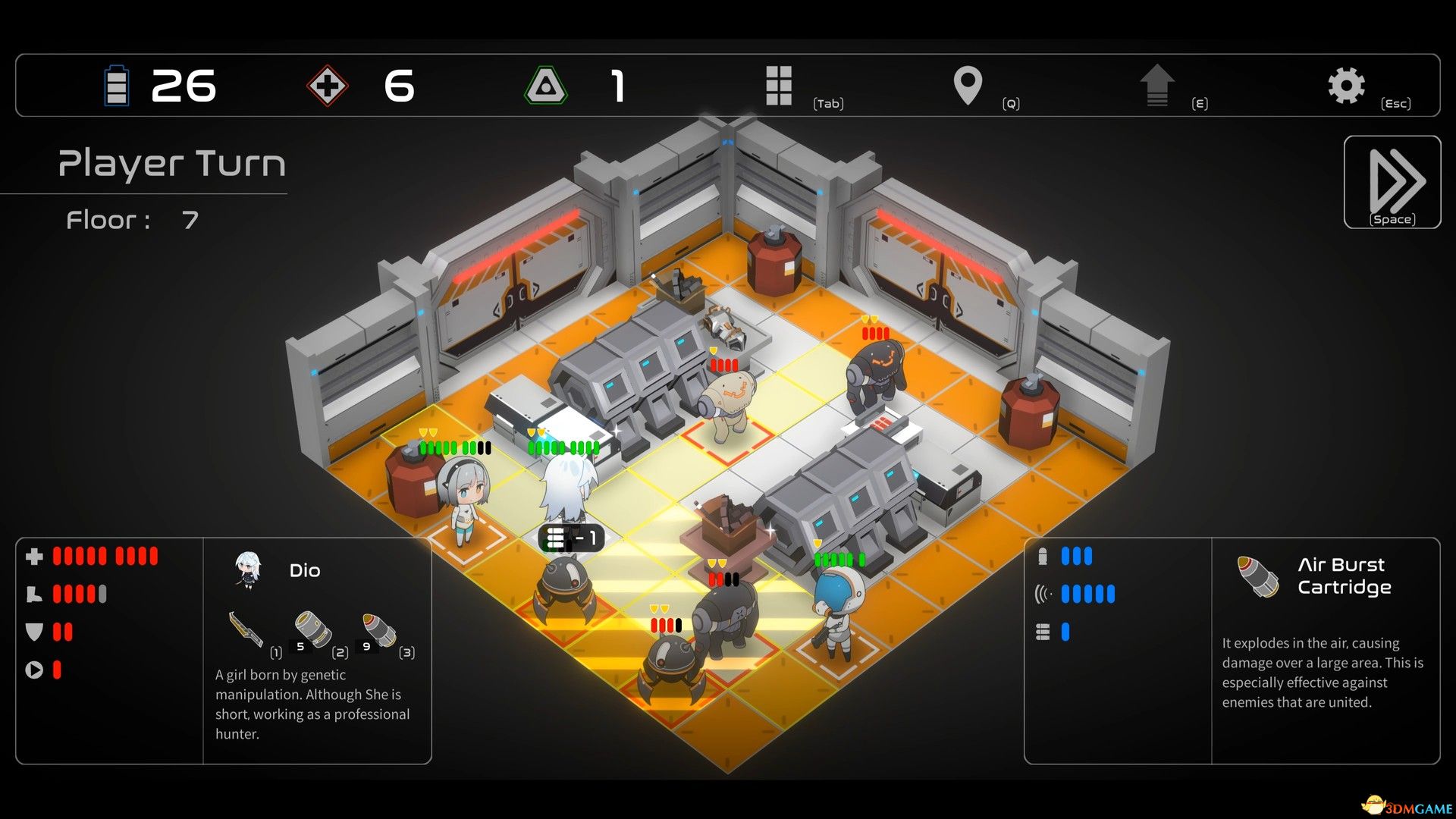Select Dio's blade weapon slot
The width and height of the screenshot is (1456, 819).
pyautogui.click(x=246, y=629)
